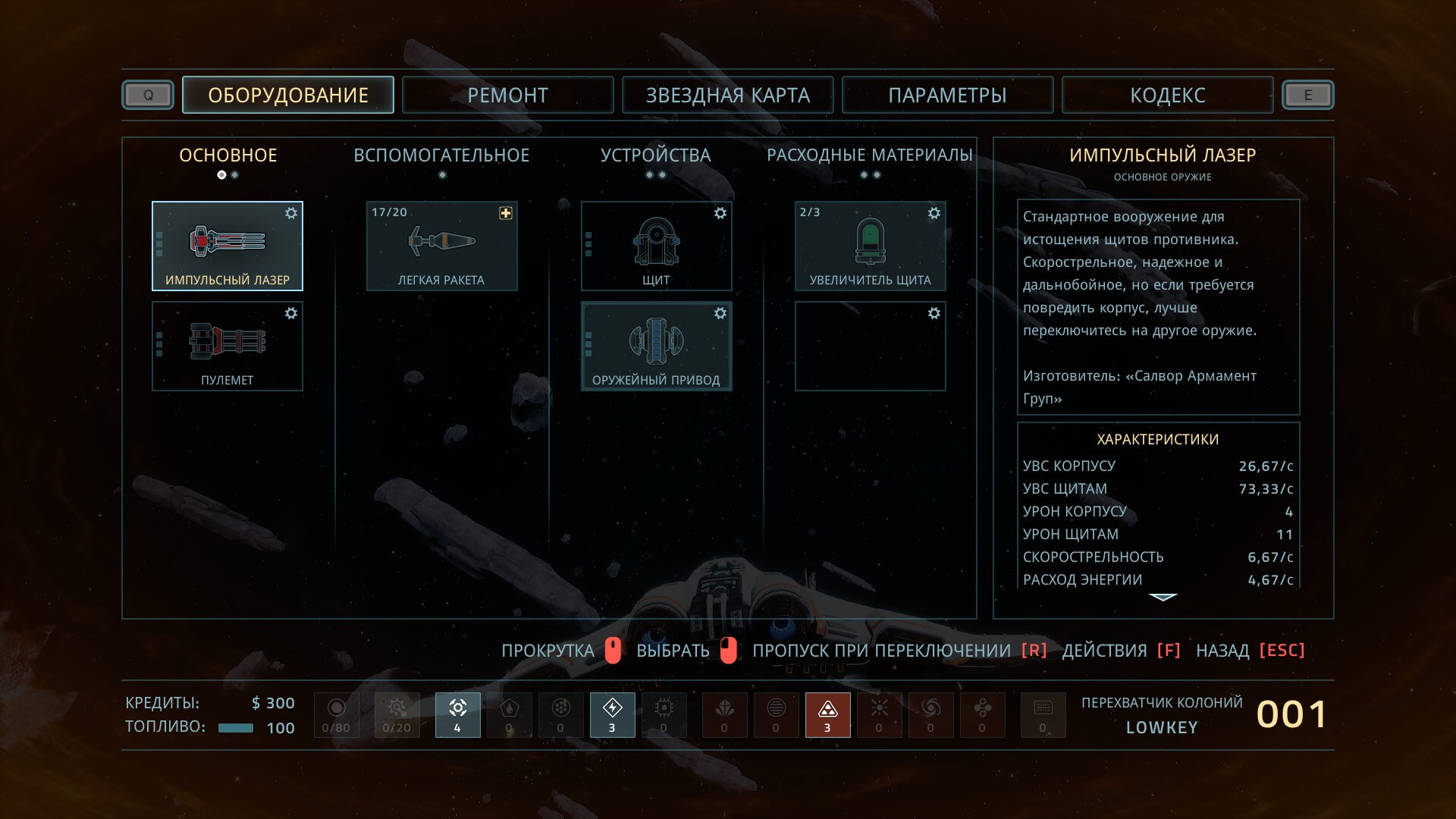This screenshot has height=819, width=1456.
Task: Expand the ХАРАКТЕРИСТИКИ list with the down arrow
Action: (1163, 598)
